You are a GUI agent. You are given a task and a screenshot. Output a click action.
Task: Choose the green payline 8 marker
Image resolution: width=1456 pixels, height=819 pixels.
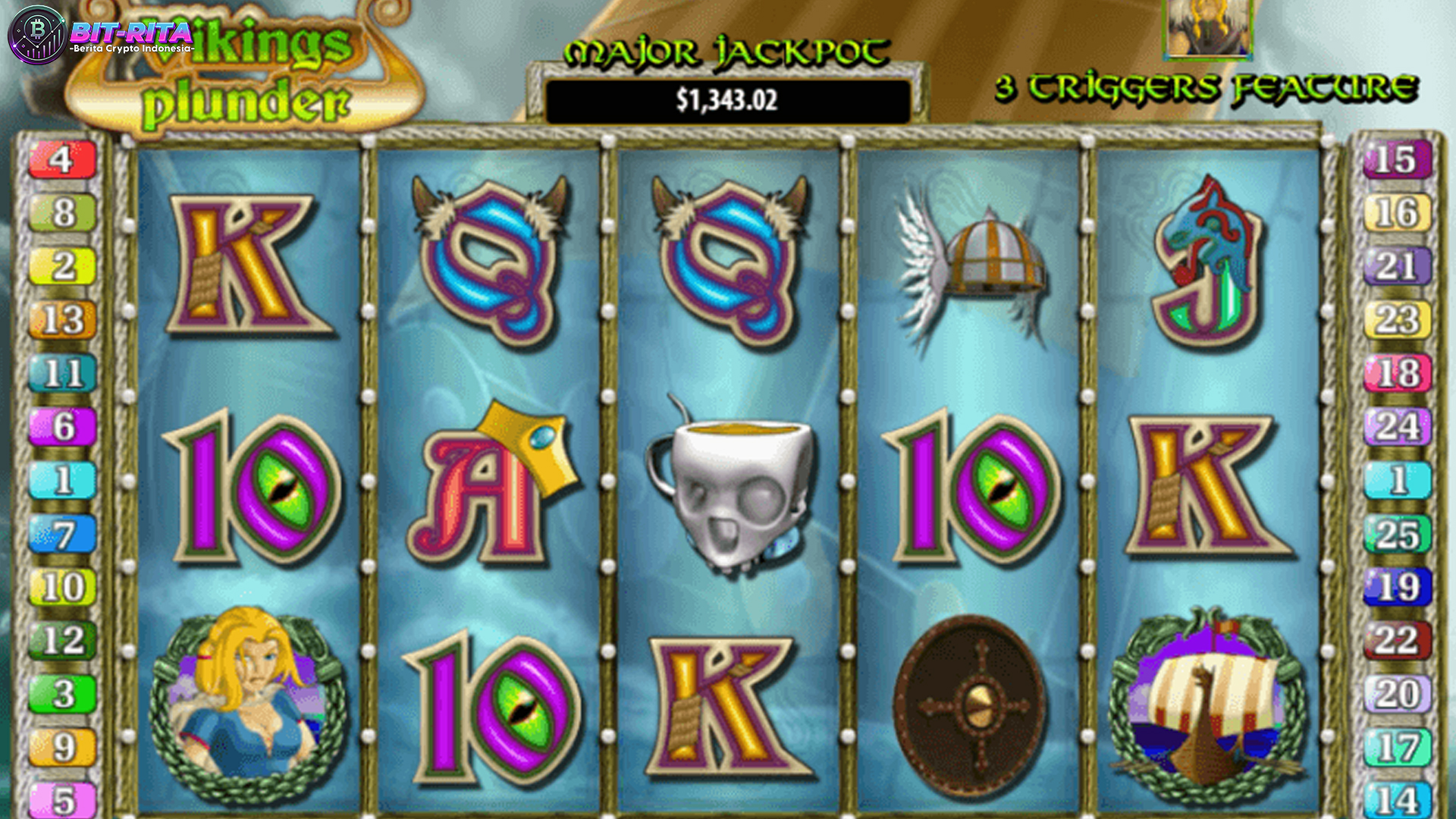pos(62,213)
